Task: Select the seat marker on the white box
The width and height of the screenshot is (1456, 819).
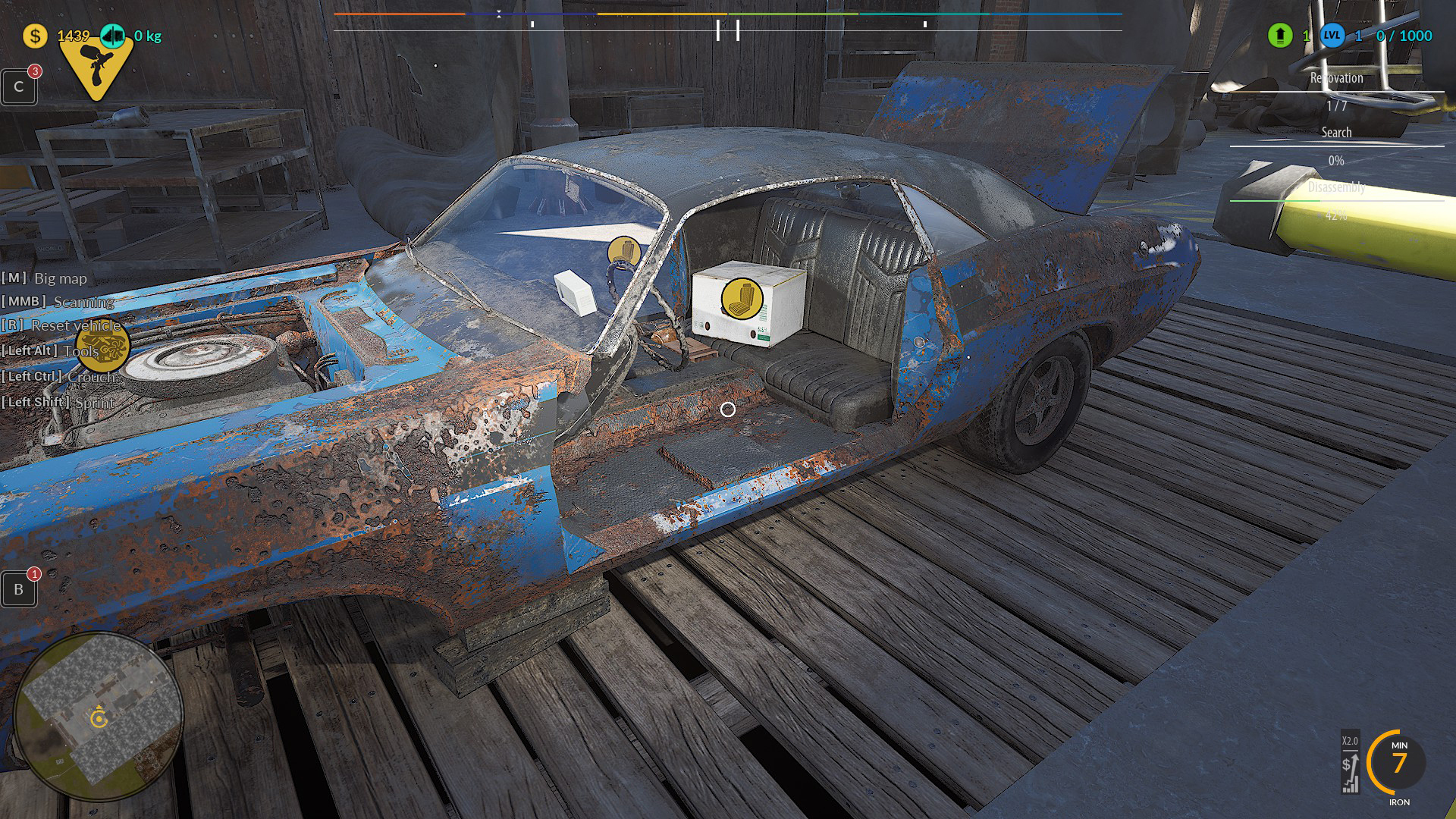Action: [x=742, y=297]
